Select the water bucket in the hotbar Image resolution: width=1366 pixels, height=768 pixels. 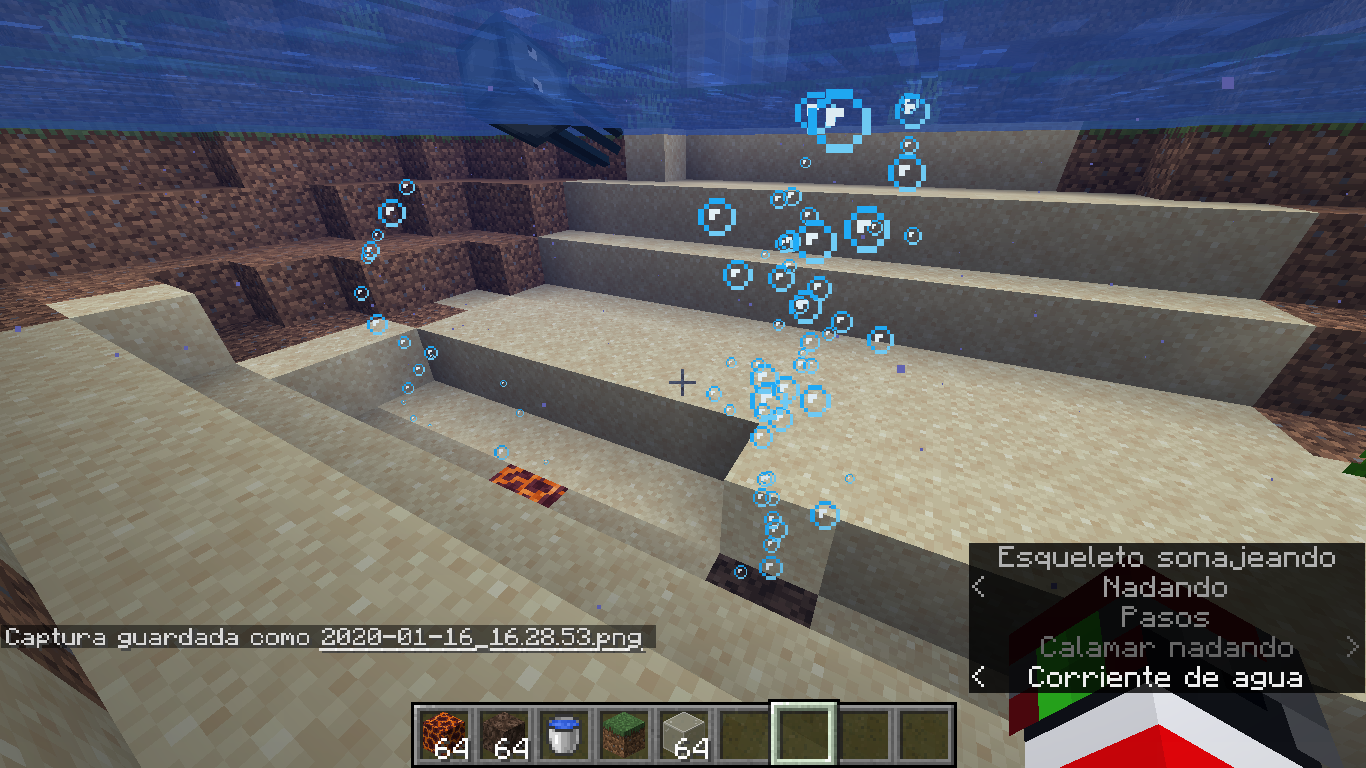click(564, 734)
